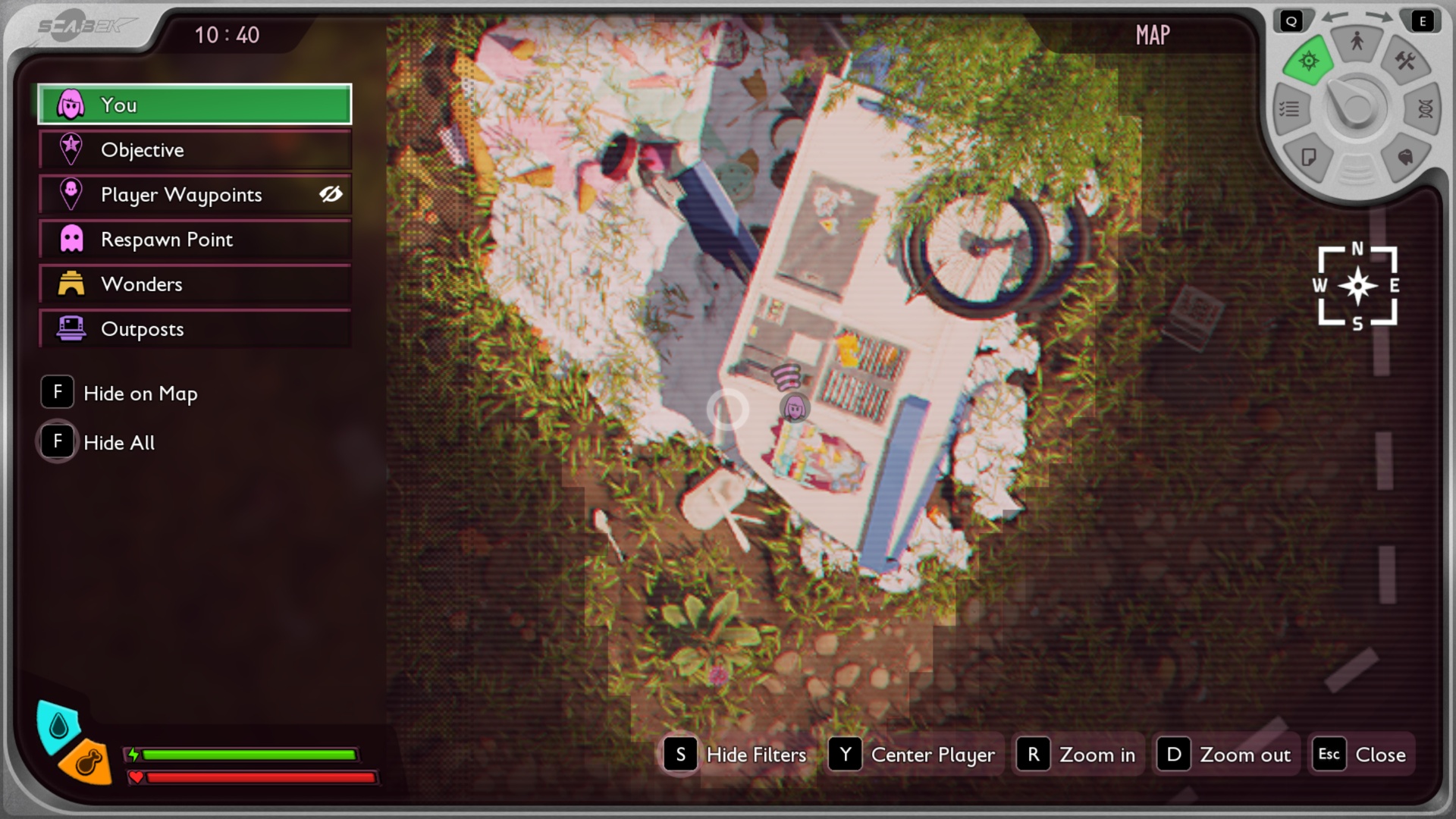Center the map on the player
Viewport: 1456px width, 819px height.
[912, 755]
